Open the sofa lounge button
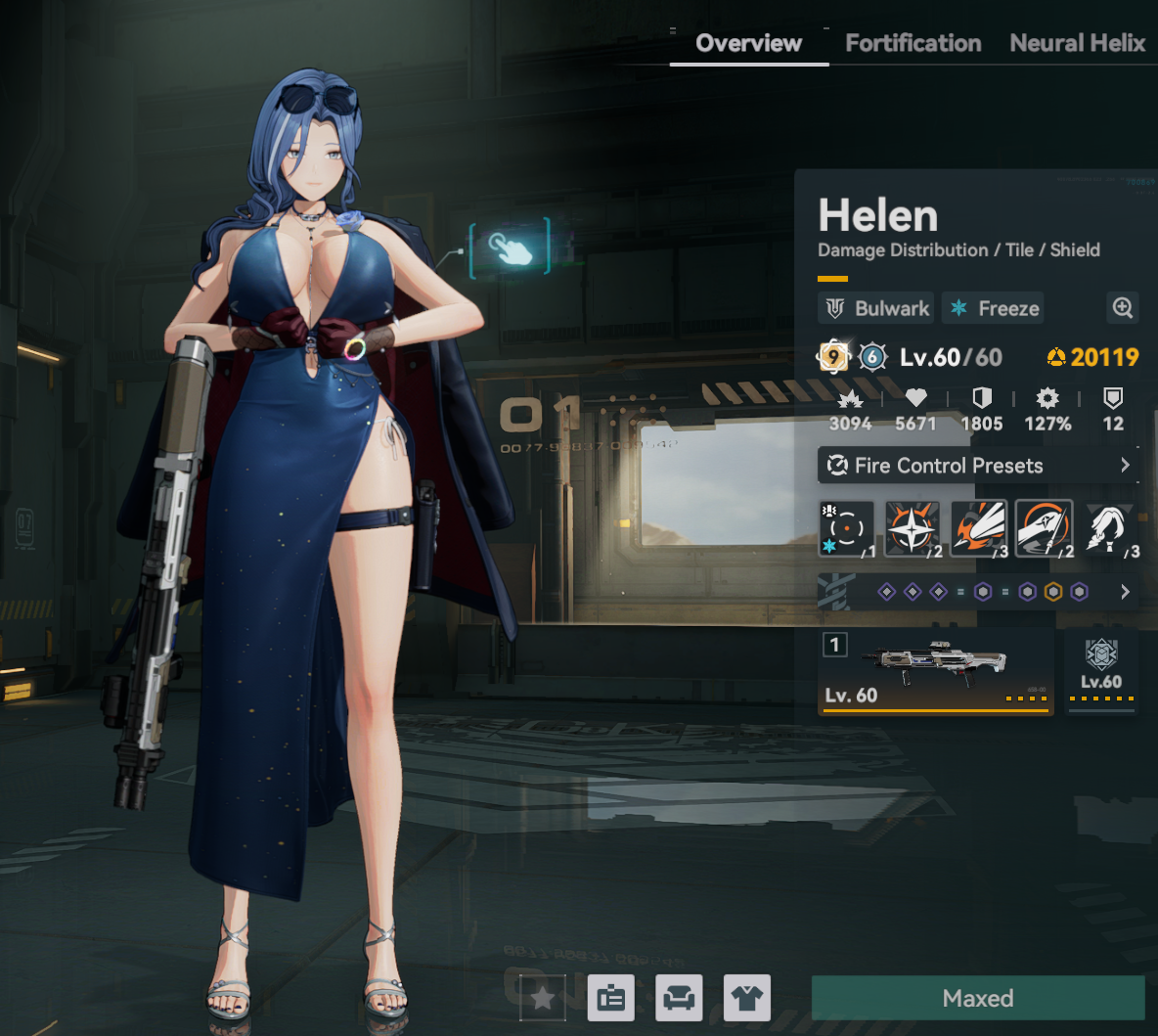Screen dimensions: 1158x1036 pyautogui.click(x=679, y=998)
